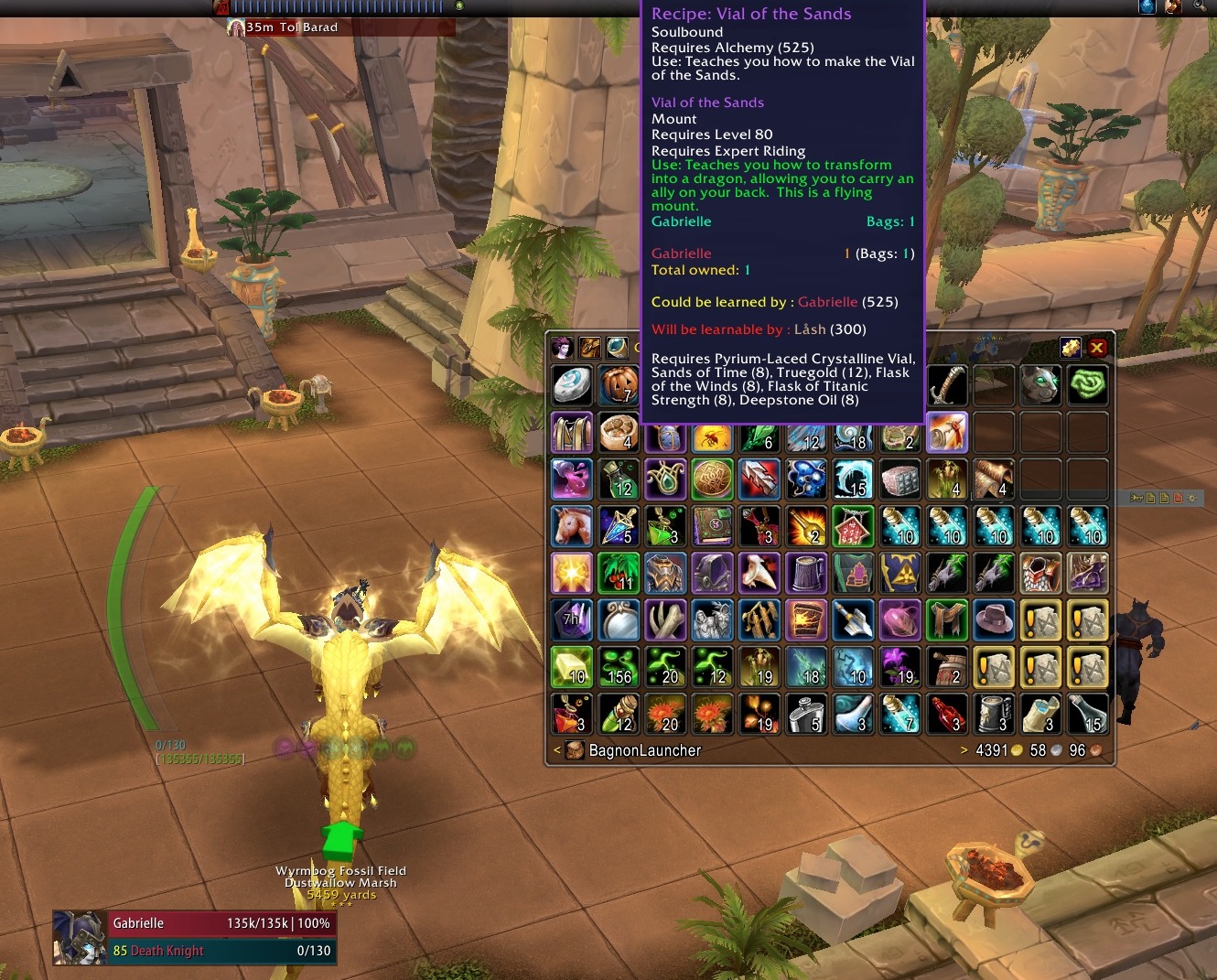Select the green coiled rope item
The image size is (1217, 980).
[1087, 385]
